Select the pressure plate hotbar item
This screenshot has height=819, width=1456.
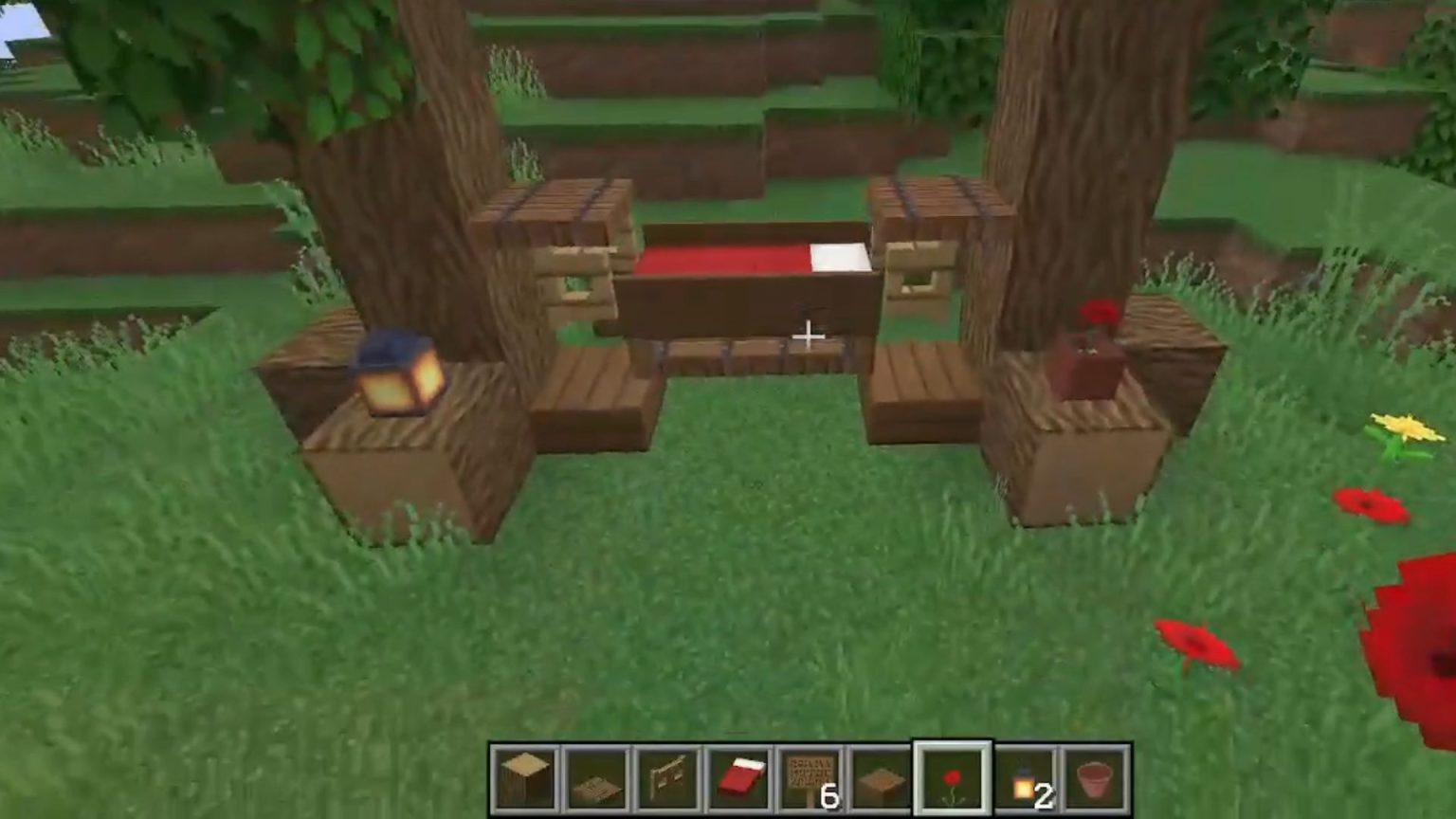tap(879, 777)
